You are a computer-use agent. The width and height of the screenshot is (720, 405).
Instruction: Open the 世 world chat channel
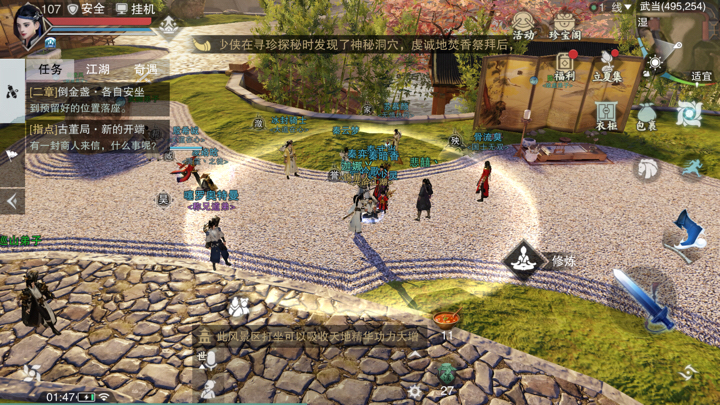pos(206,357)
